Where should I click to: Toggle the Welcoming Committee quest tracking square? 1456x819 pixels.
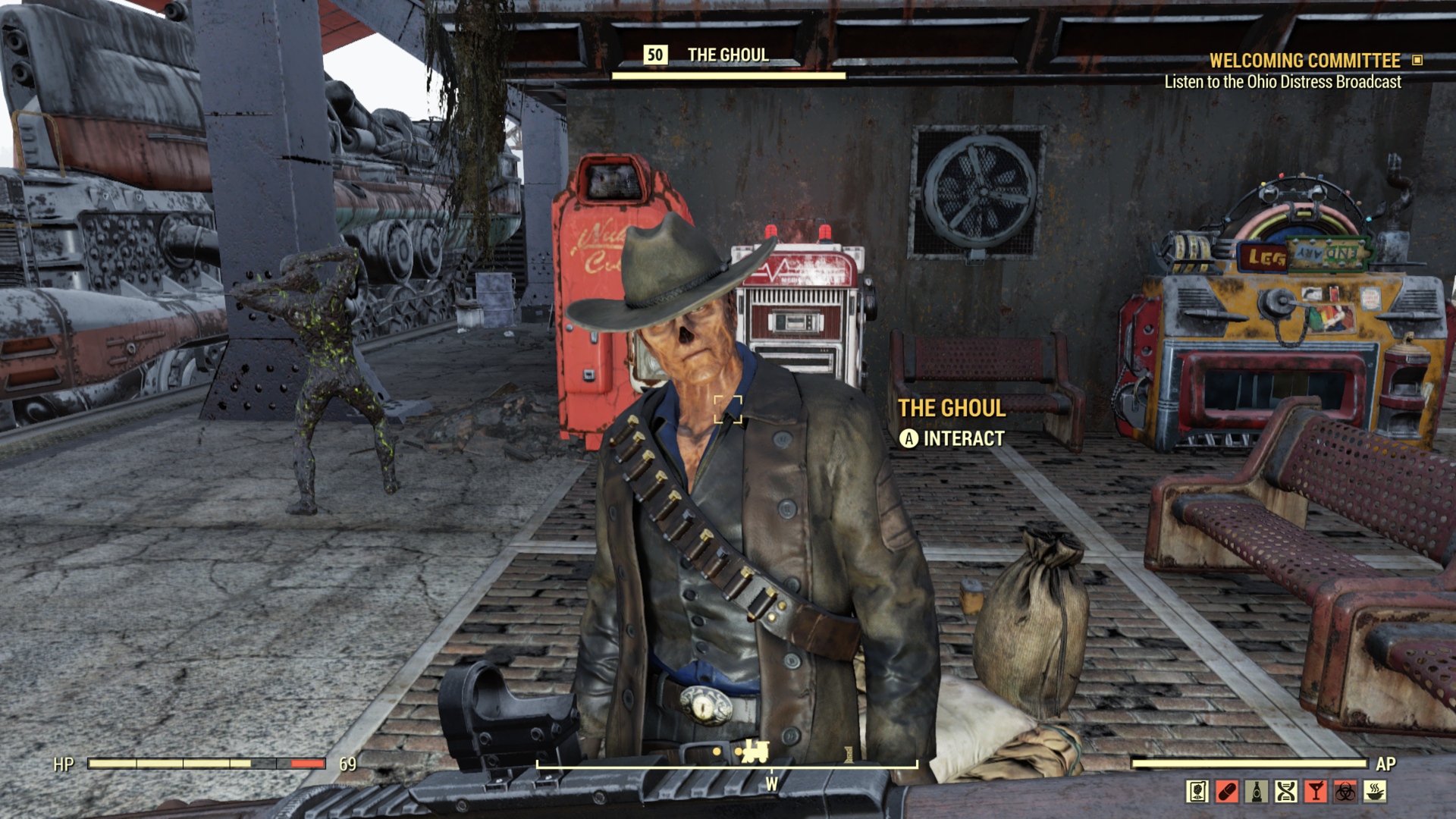(x=1417, y=60)
